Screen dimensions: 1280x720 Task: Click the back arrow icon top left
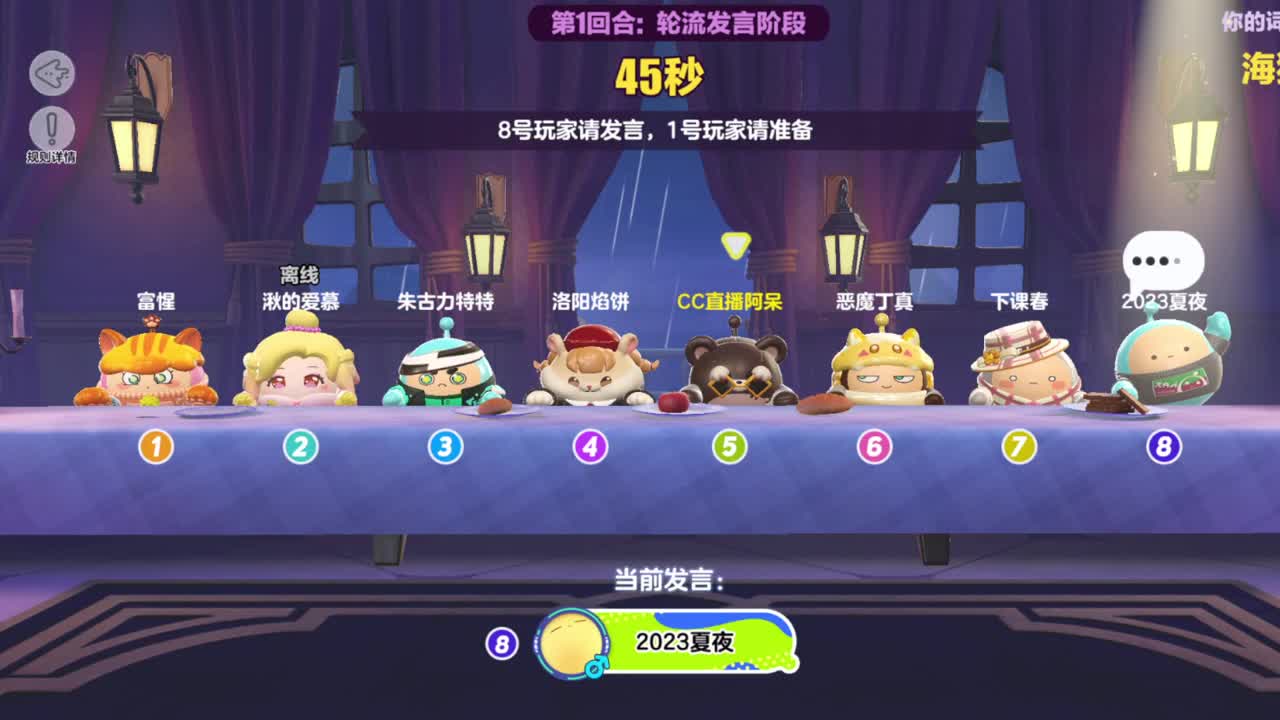click(52, 74)
